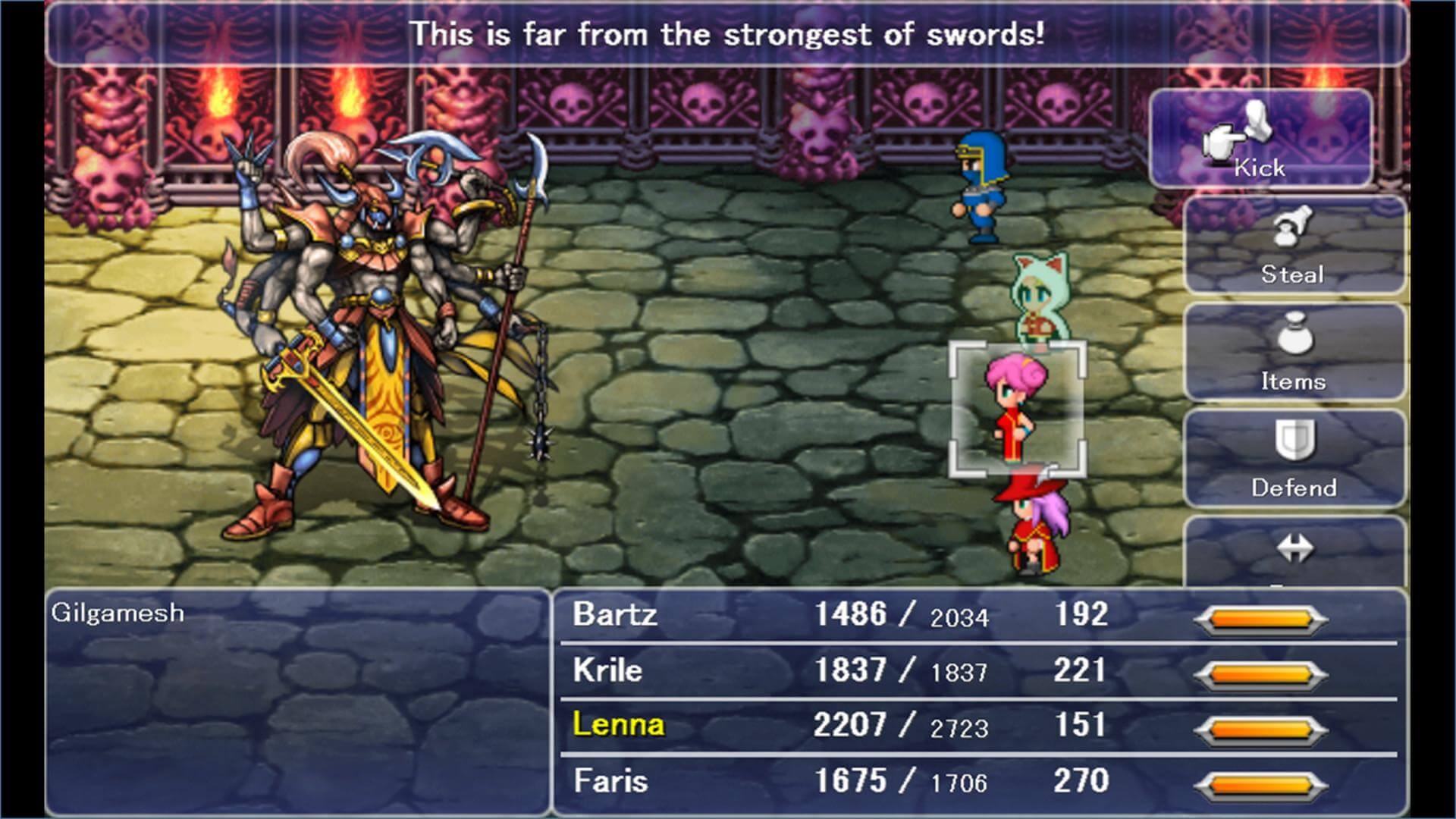Tap the double-arrow row change command
The width and height of the screenshot is (1456, 819).
pyautogui.click(x=1294, y=551)
